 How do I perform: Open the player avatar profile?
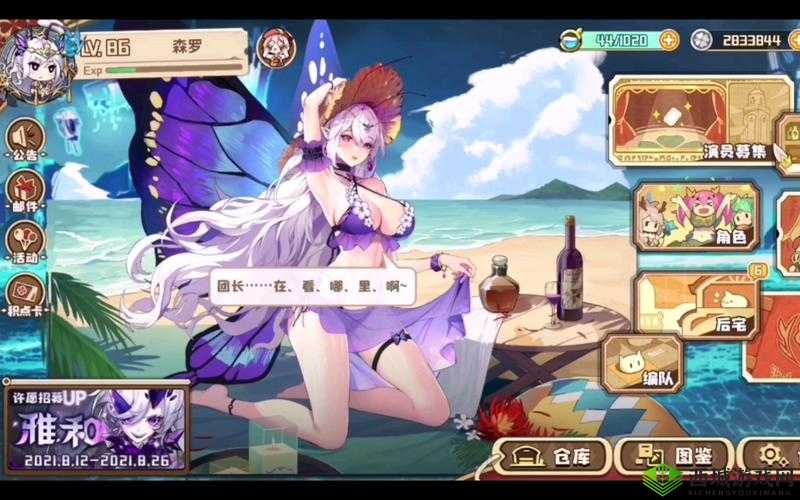(x=38, y=63)
